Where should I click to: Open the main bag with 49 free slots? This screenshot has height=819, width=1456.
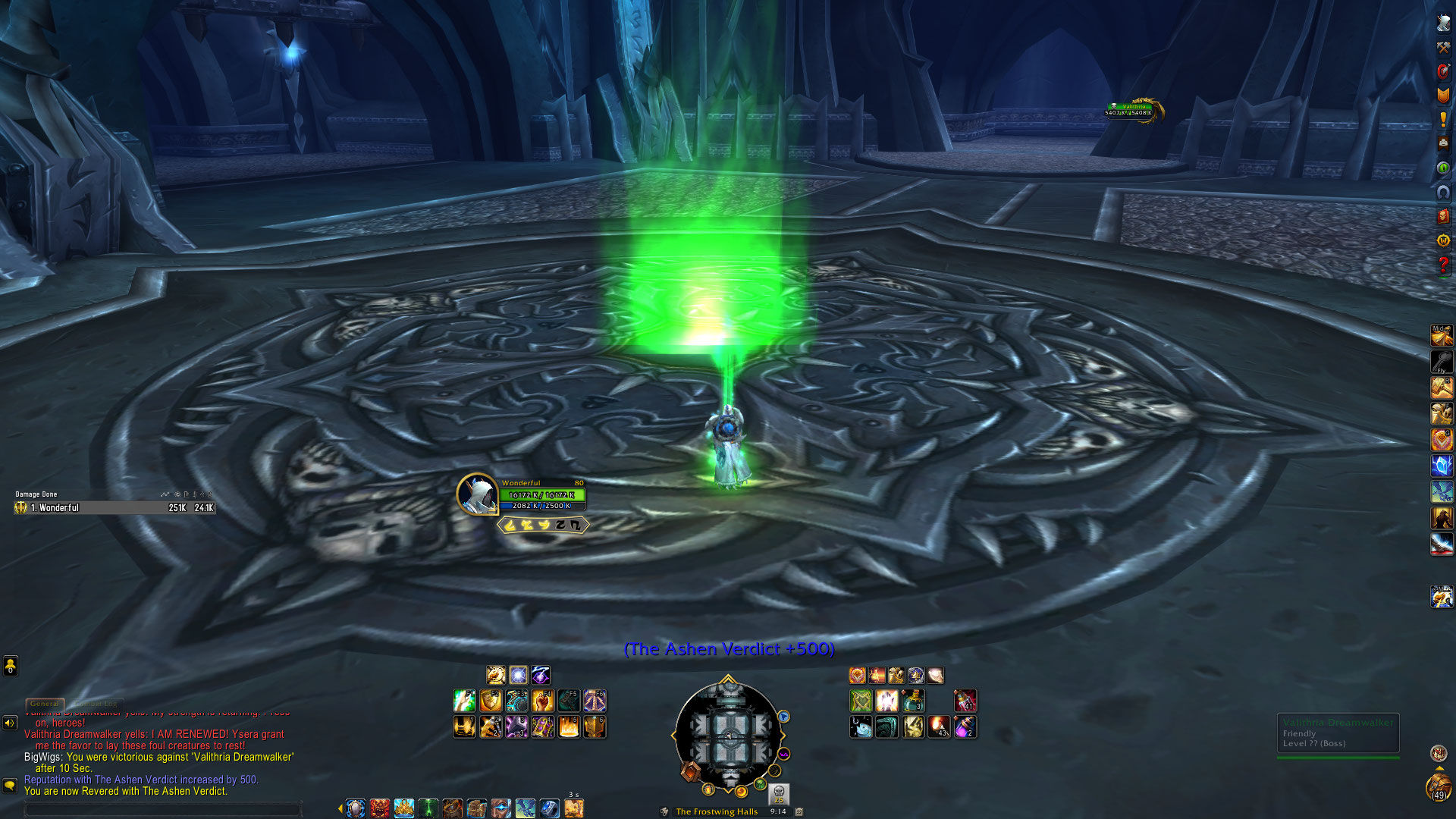[x=1438, y=787]
